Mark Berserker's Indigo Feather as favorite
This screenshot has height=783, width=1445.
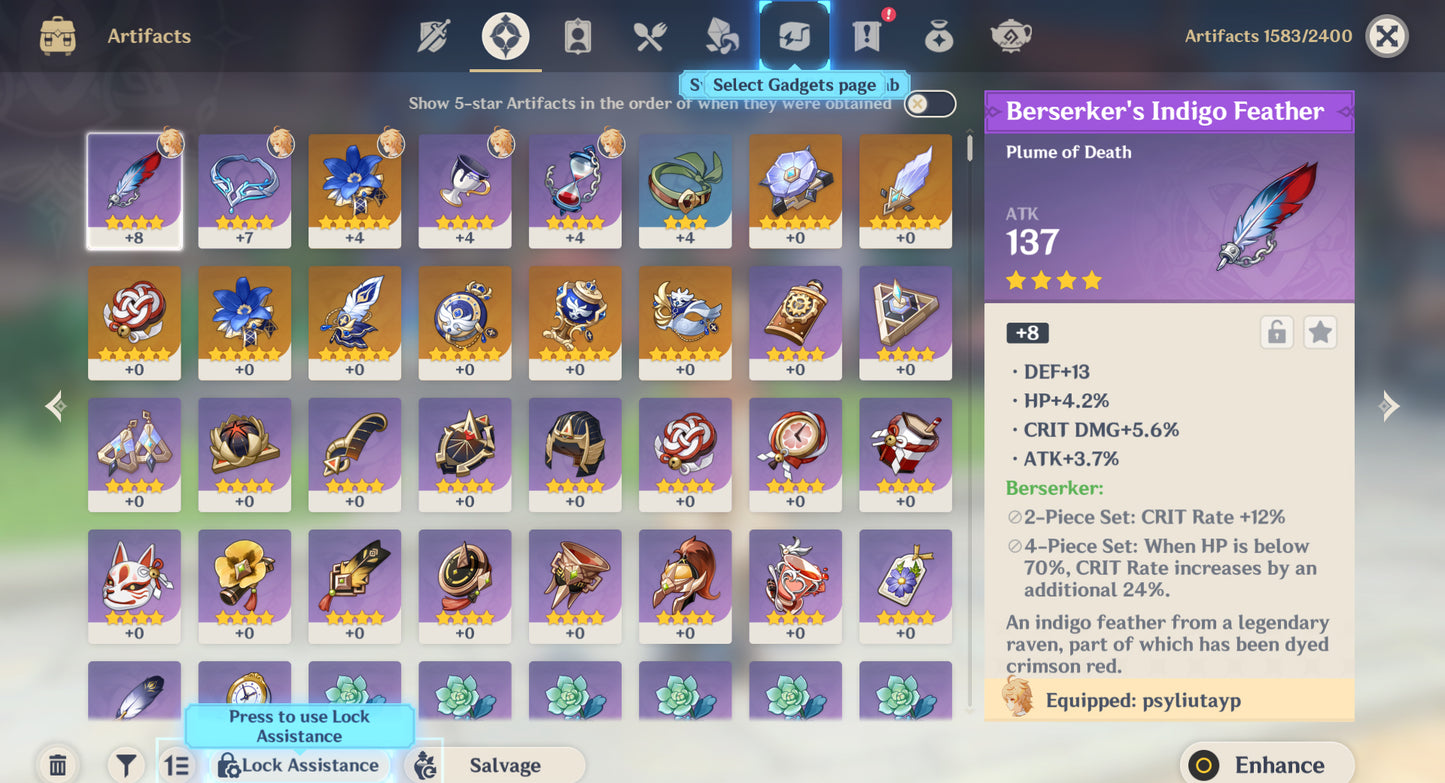(1320, 331)
